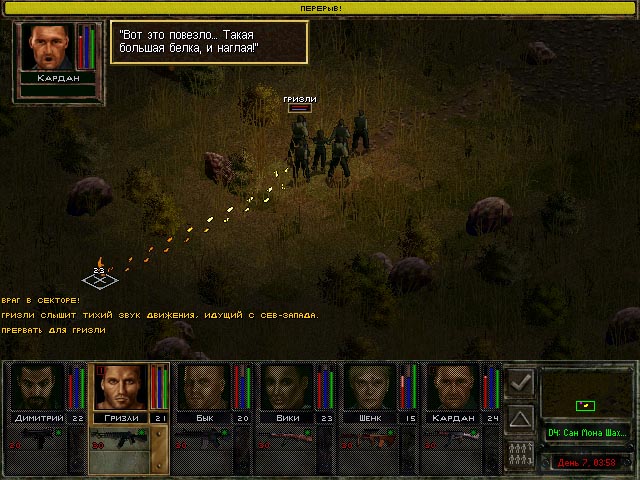The height and width of the screenshot is (480, 640).
Task: Open the sector minimap
Action: [x=586, y=393]
